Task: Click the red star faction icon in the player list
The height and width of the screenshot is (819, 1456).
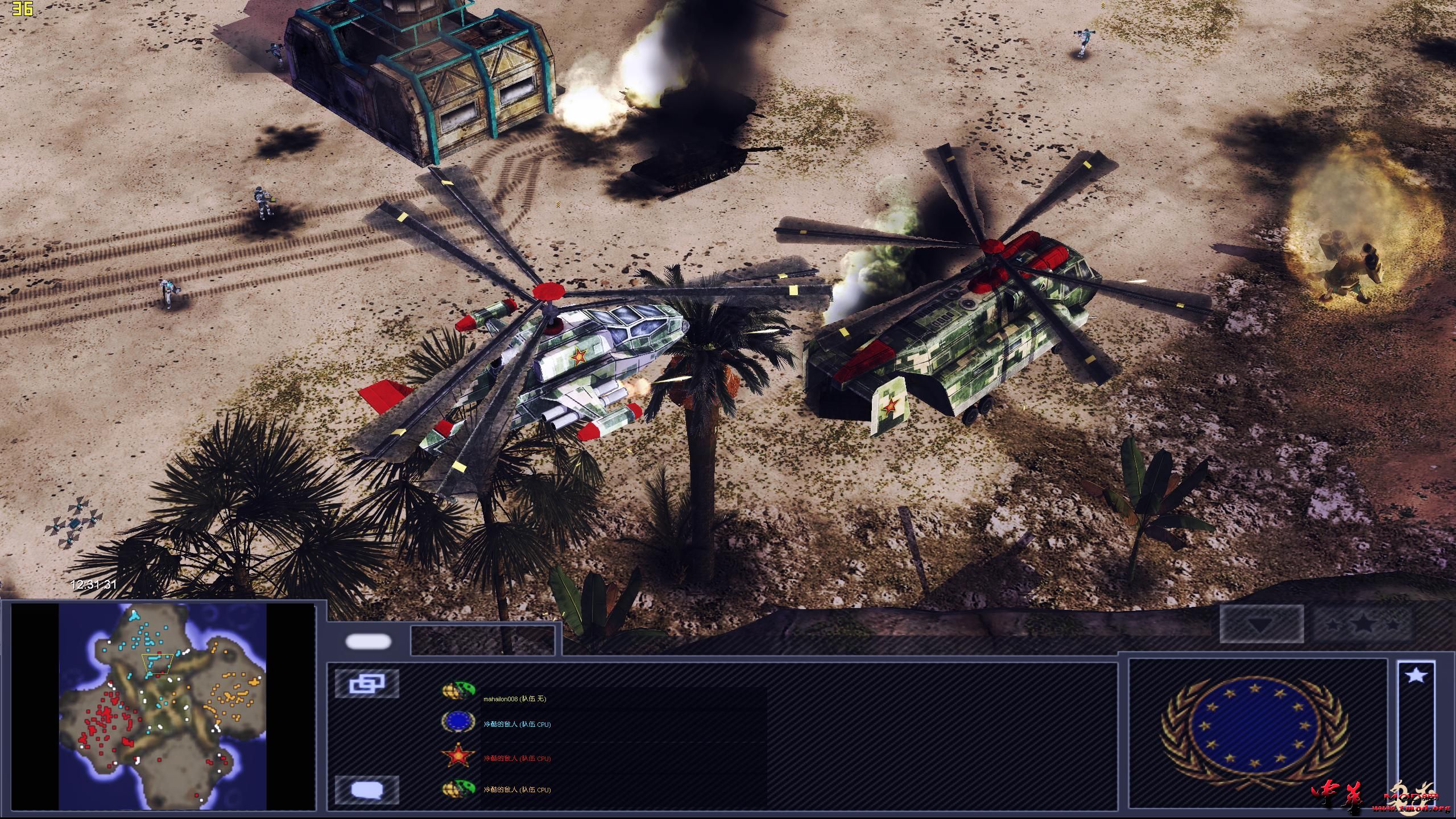Action: [x=458, y=755]
